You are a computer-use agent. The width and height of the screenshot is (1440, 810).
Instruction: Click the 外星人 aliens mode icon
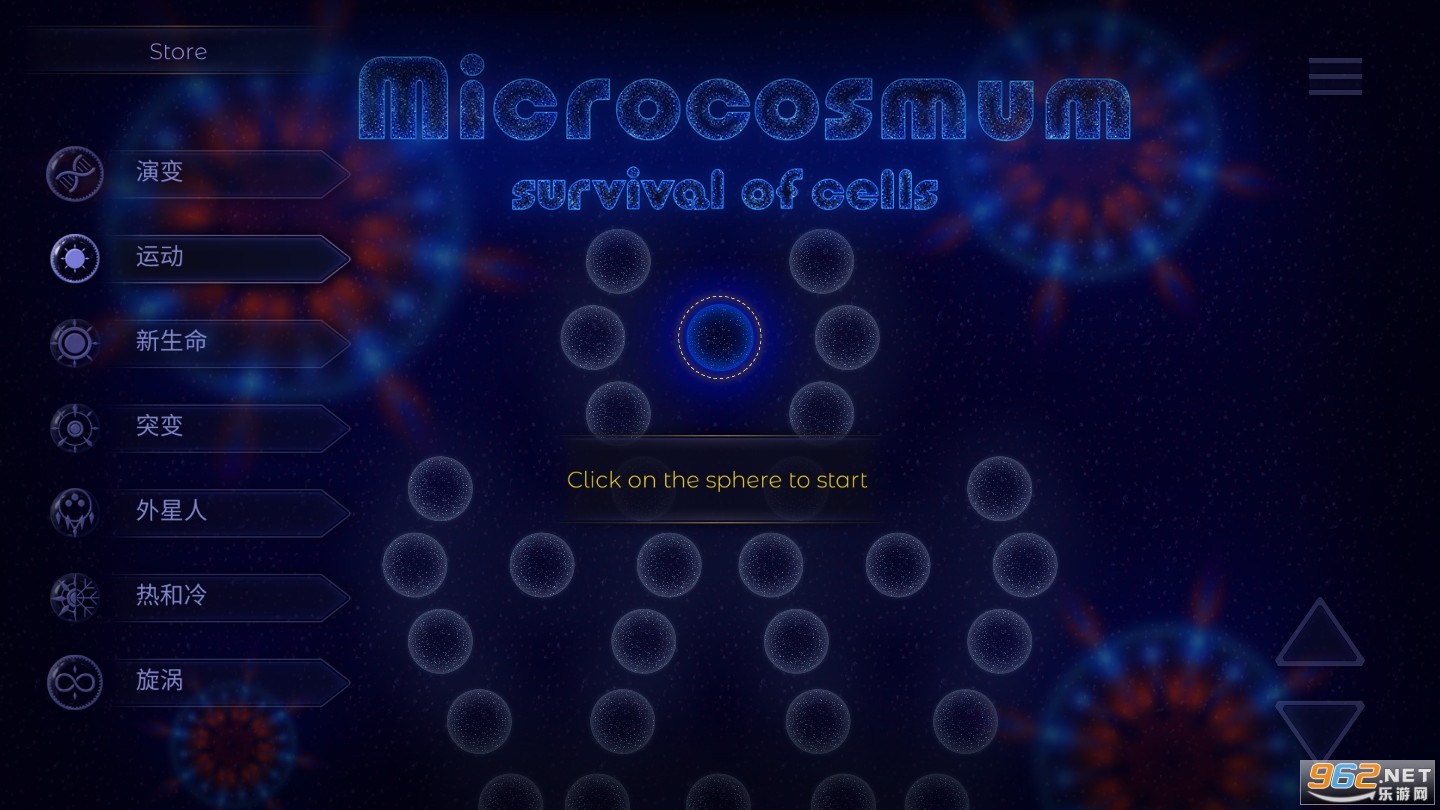click(74, 513)
